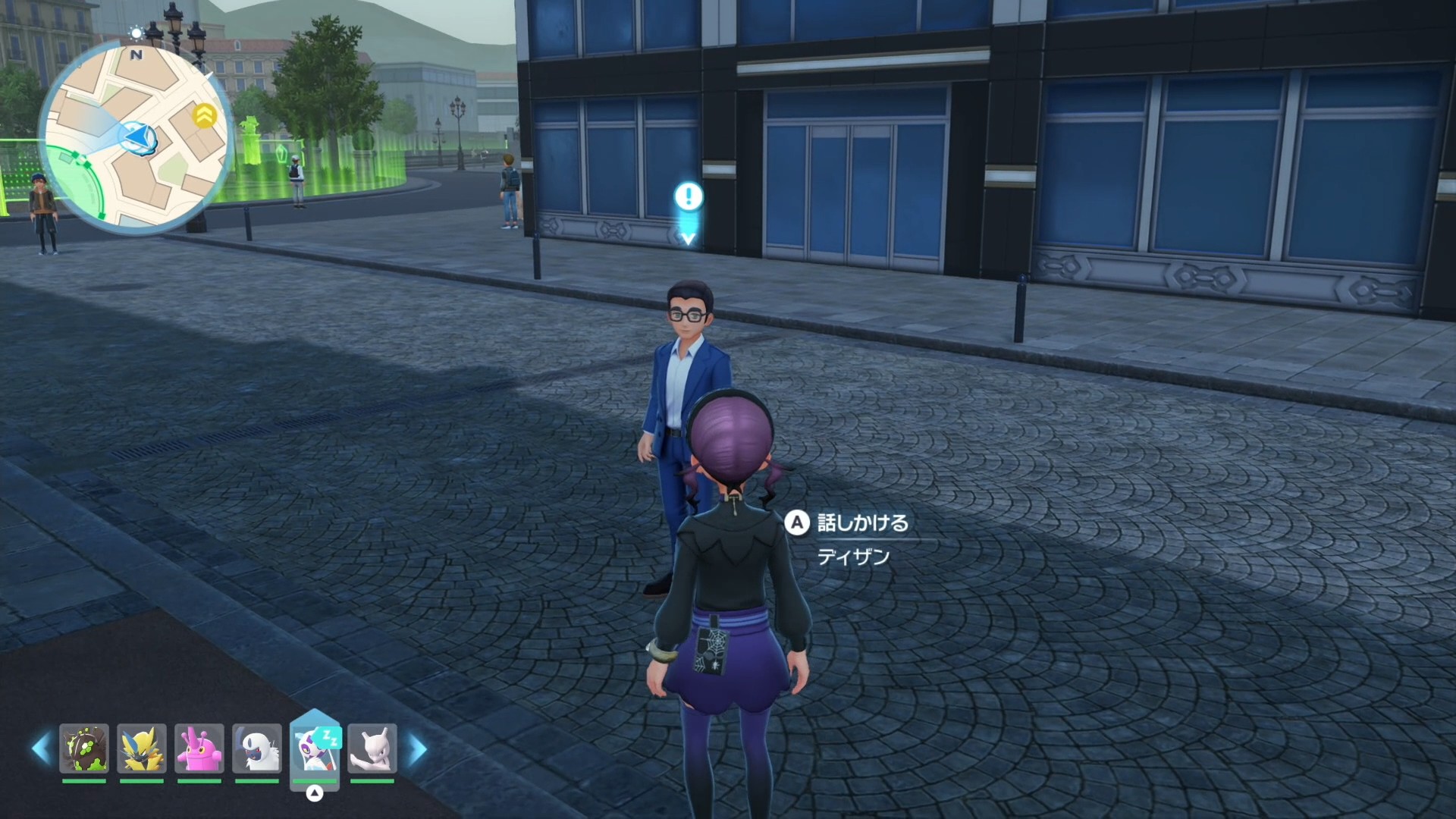
Task: Click the right arrow beside the party bar
Action: click(x=417, y=749)
